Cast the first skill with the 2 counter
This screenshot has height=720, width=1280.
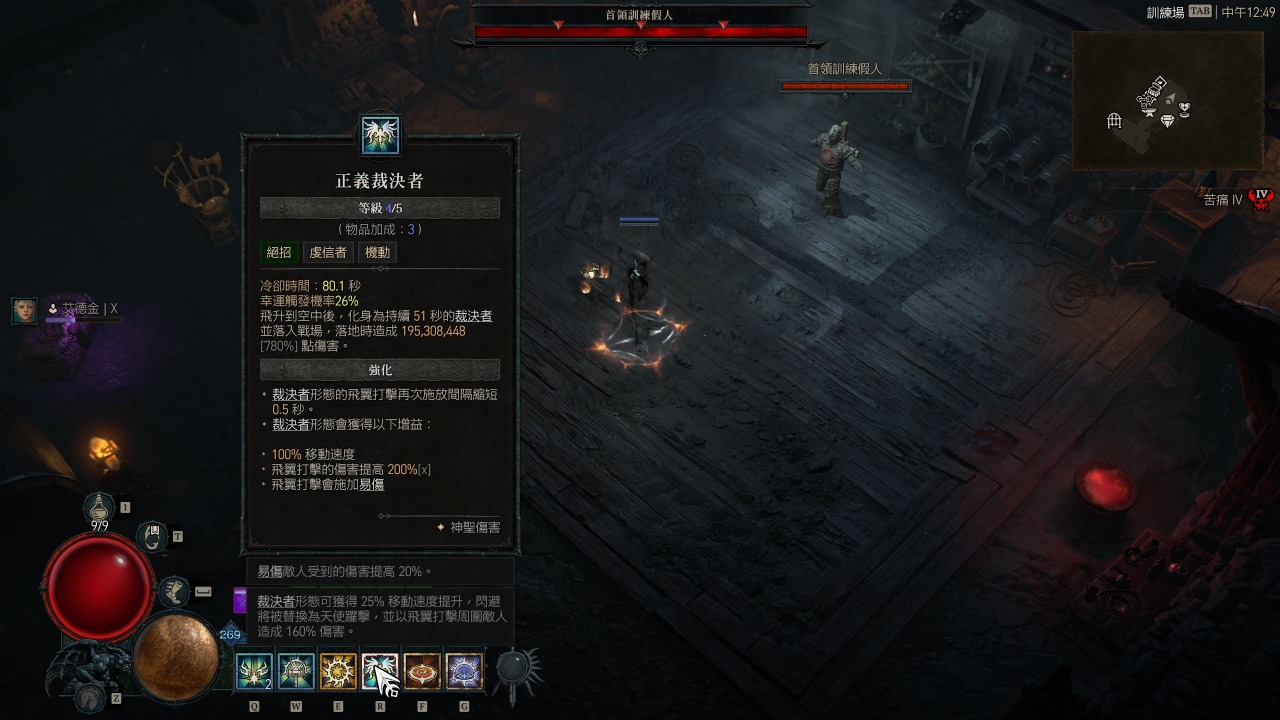254,672
